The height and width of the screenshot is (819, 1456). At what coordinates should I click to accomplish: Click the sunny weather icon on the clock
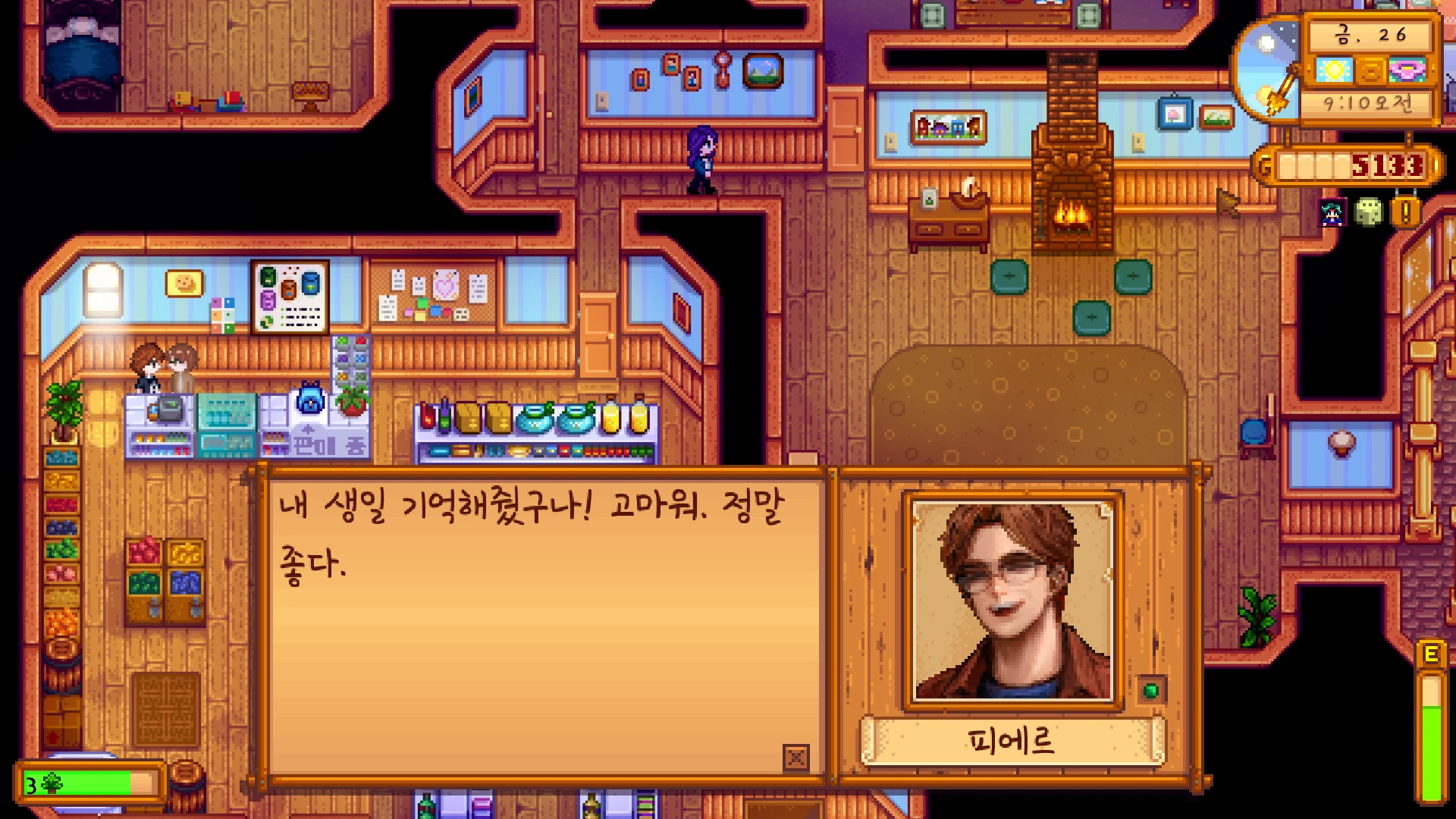(1334, 71)
